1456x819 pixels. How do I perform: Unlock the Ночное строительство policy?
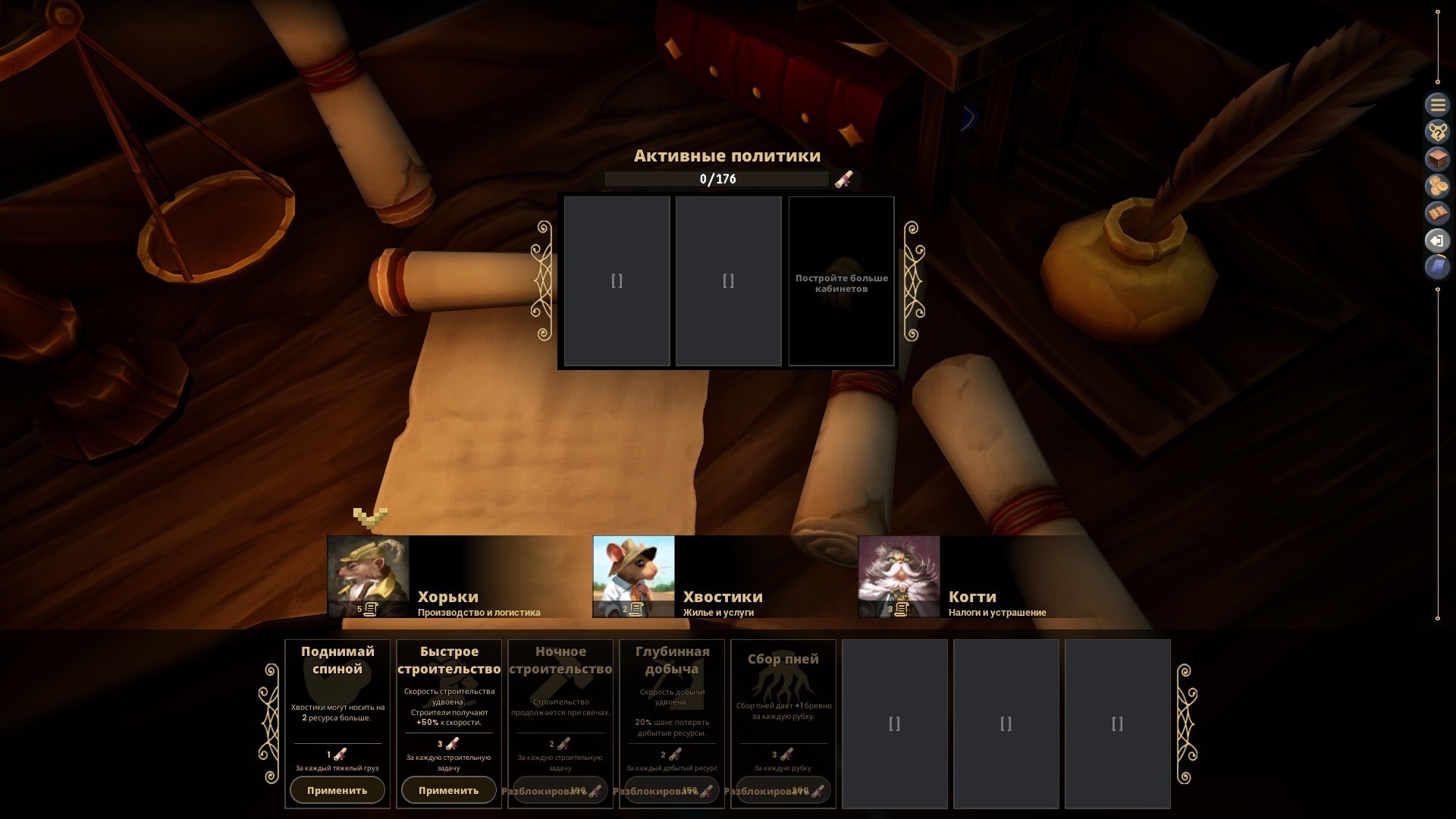click(x=560, y=791)
